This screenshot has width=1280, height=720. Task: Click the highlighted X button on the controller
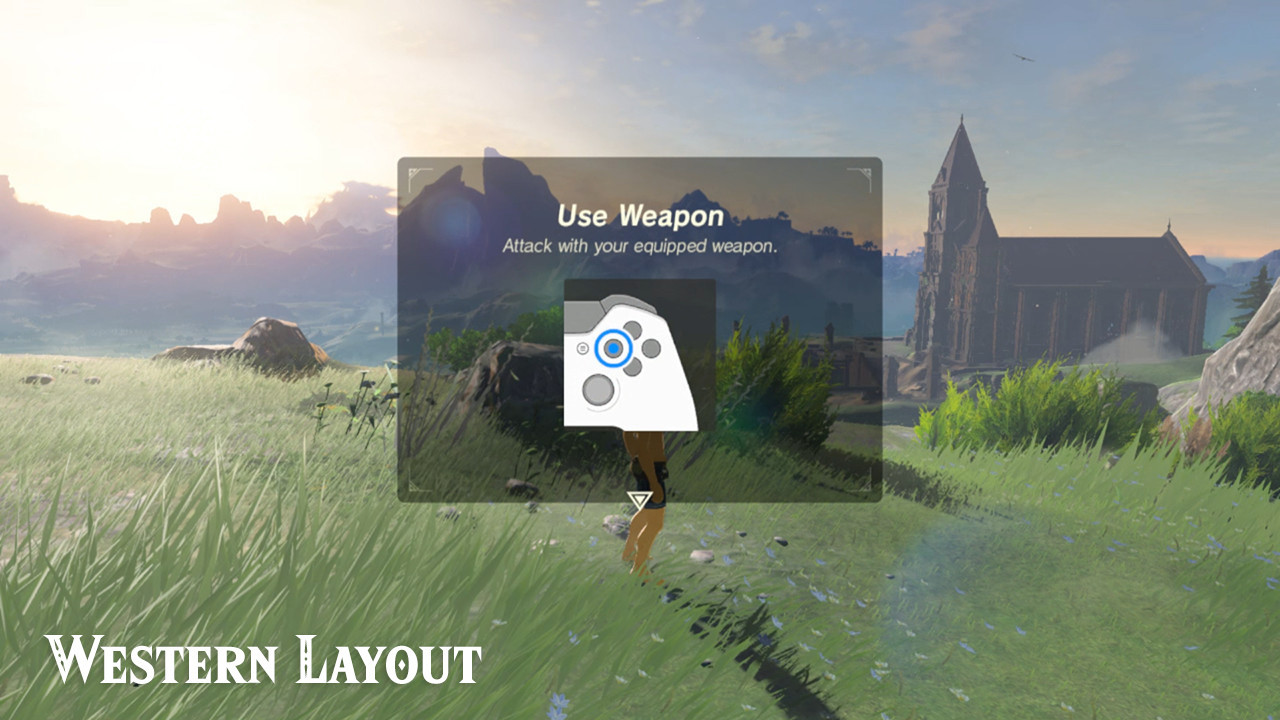tap(614, 349)
